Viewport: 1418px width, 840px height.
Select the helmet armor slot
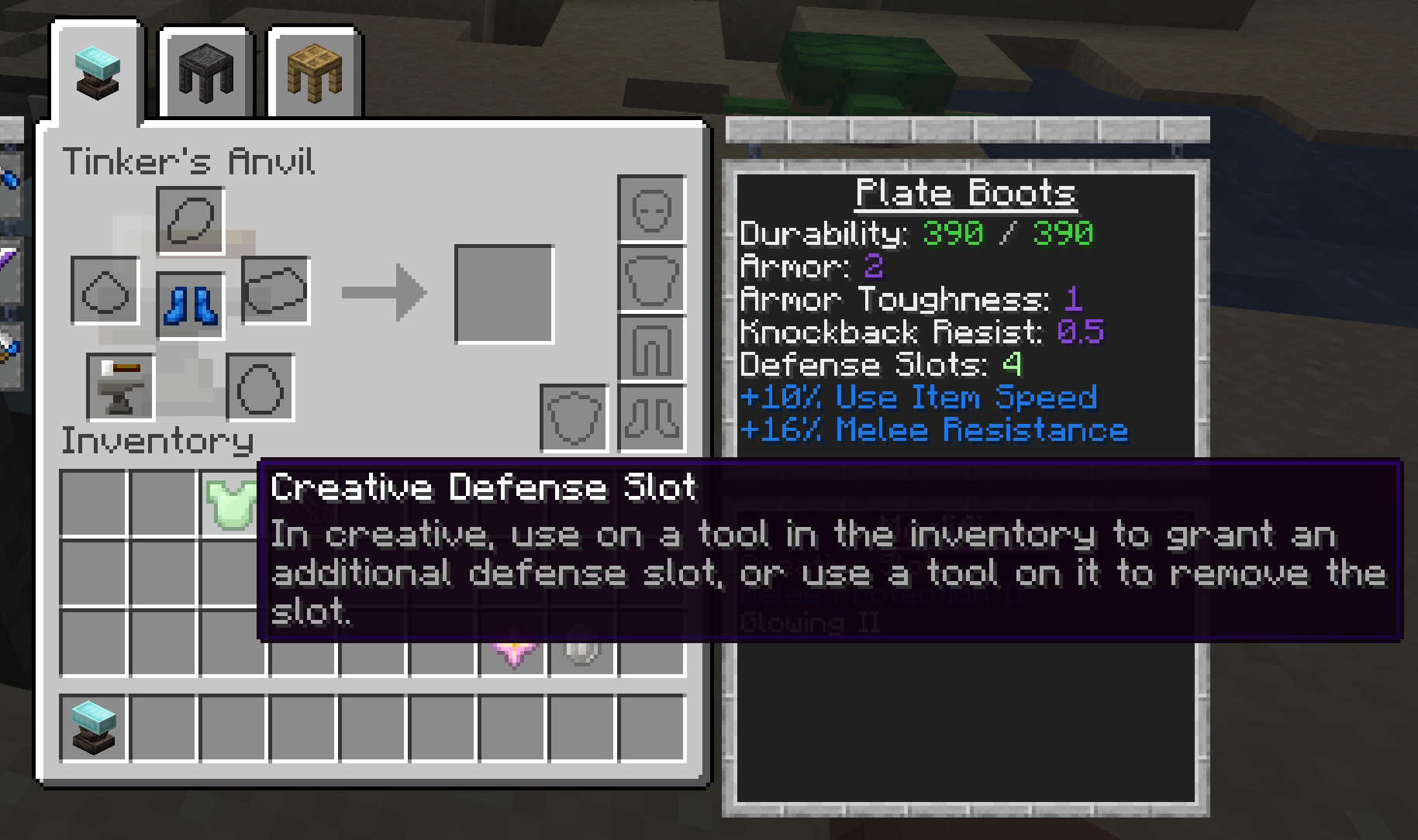pyautogui.click(x=651, y=209)
